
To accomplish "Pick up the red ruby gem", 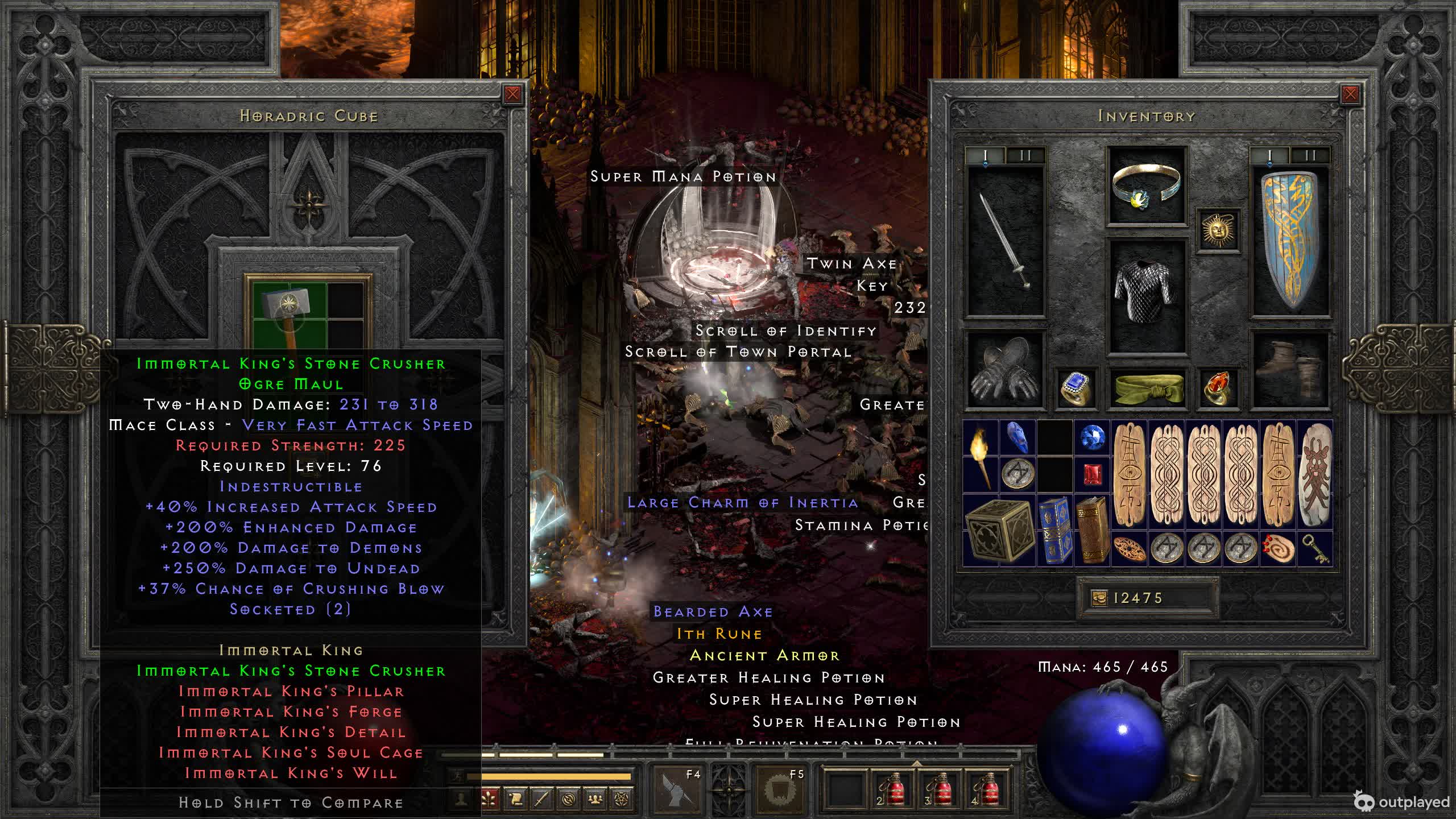I will click(x=1092, y=474).
